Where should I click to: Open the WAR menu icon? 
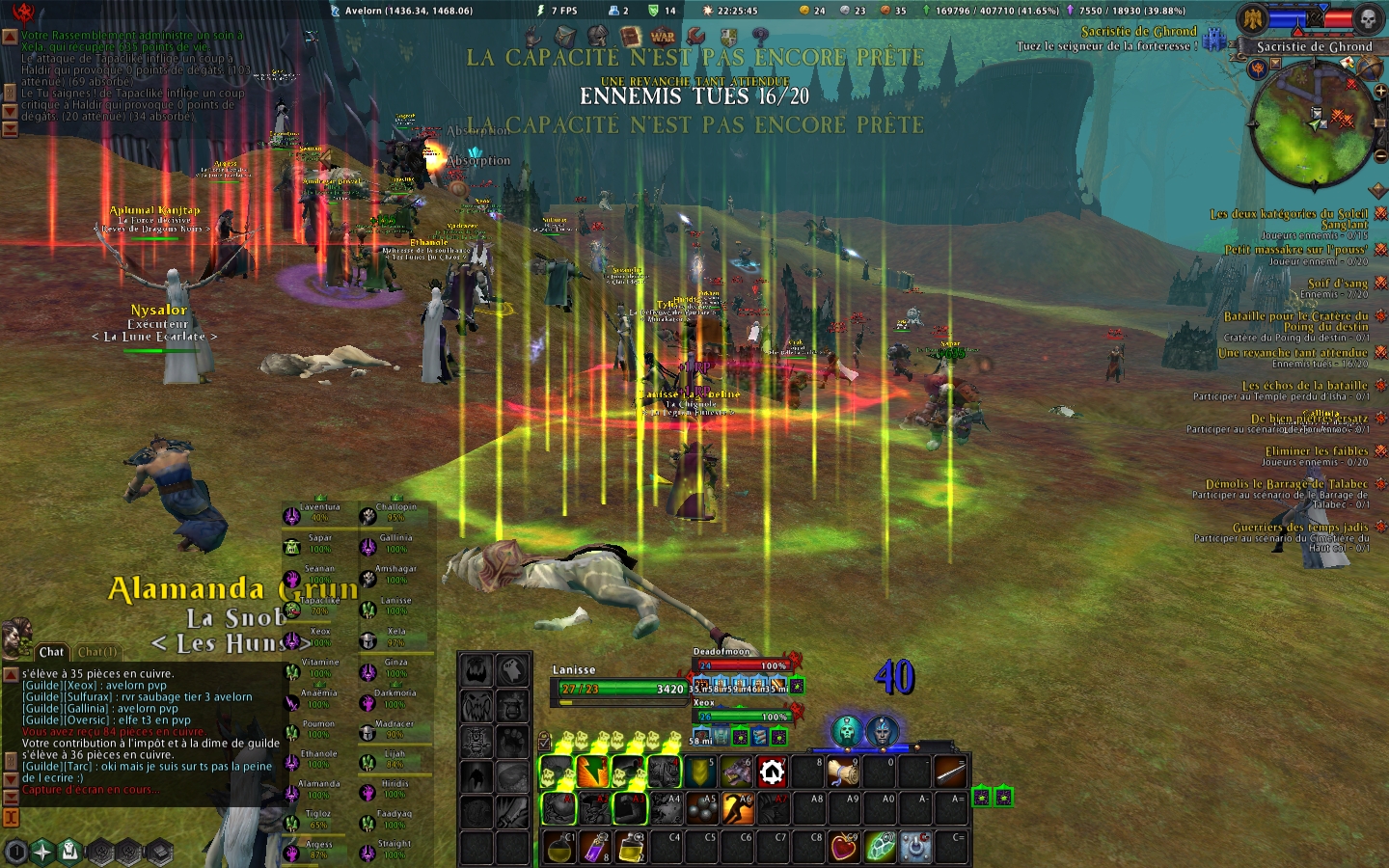(x=663, y=37)
